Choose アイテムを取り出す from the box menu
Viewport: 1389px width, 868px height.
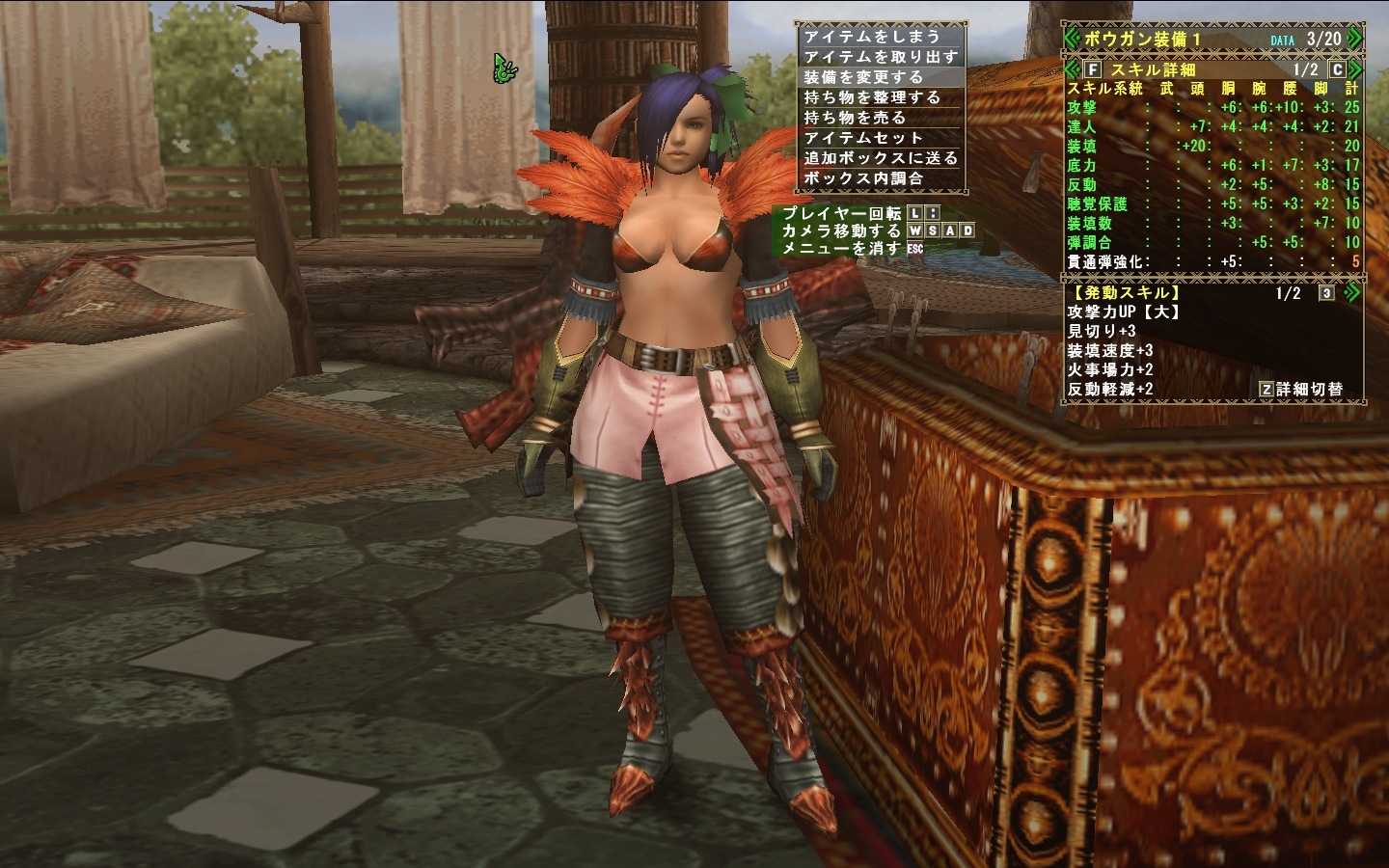tap(880, 57)
